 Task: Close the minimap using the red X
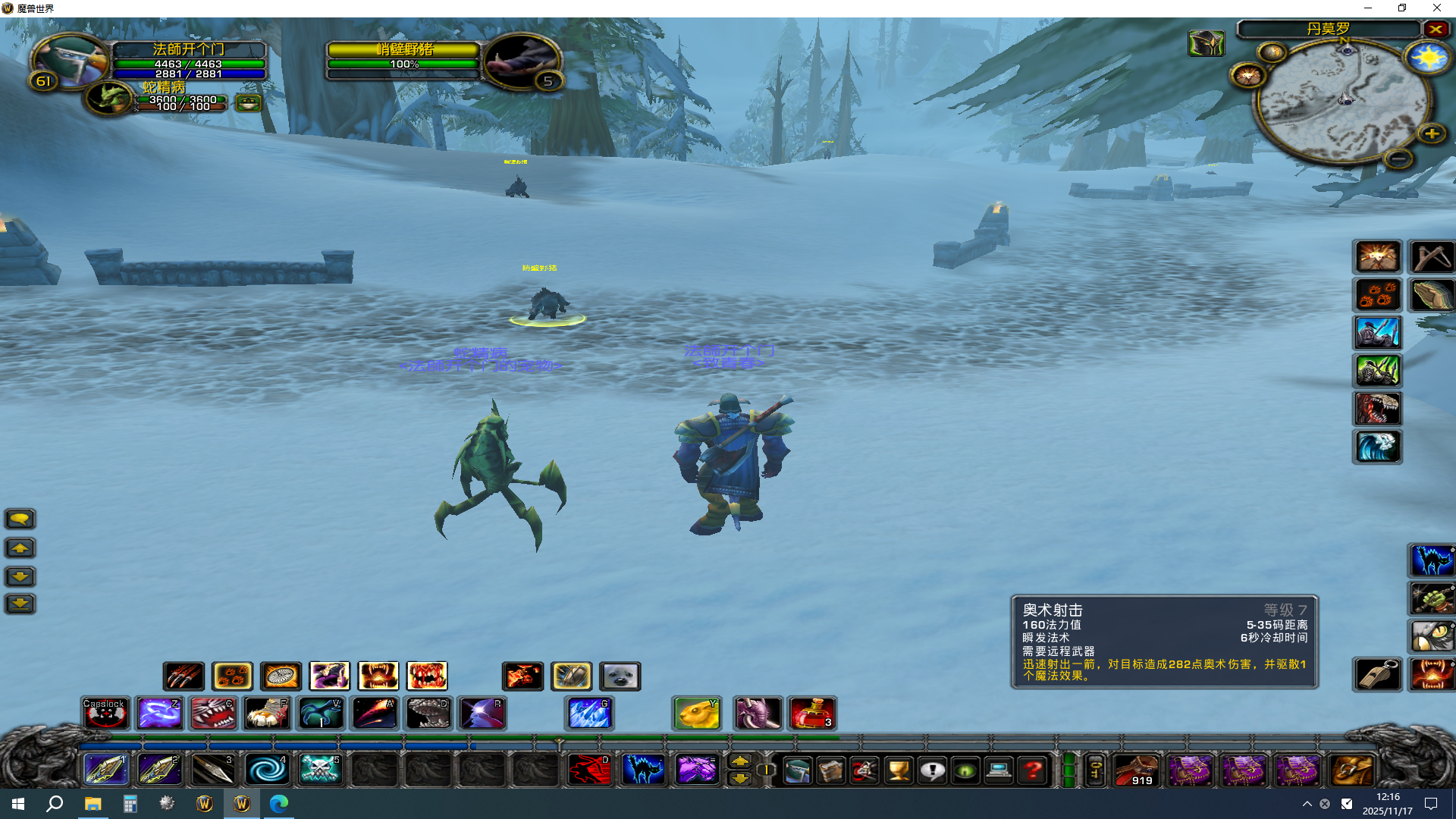[x=1436, y=30]
